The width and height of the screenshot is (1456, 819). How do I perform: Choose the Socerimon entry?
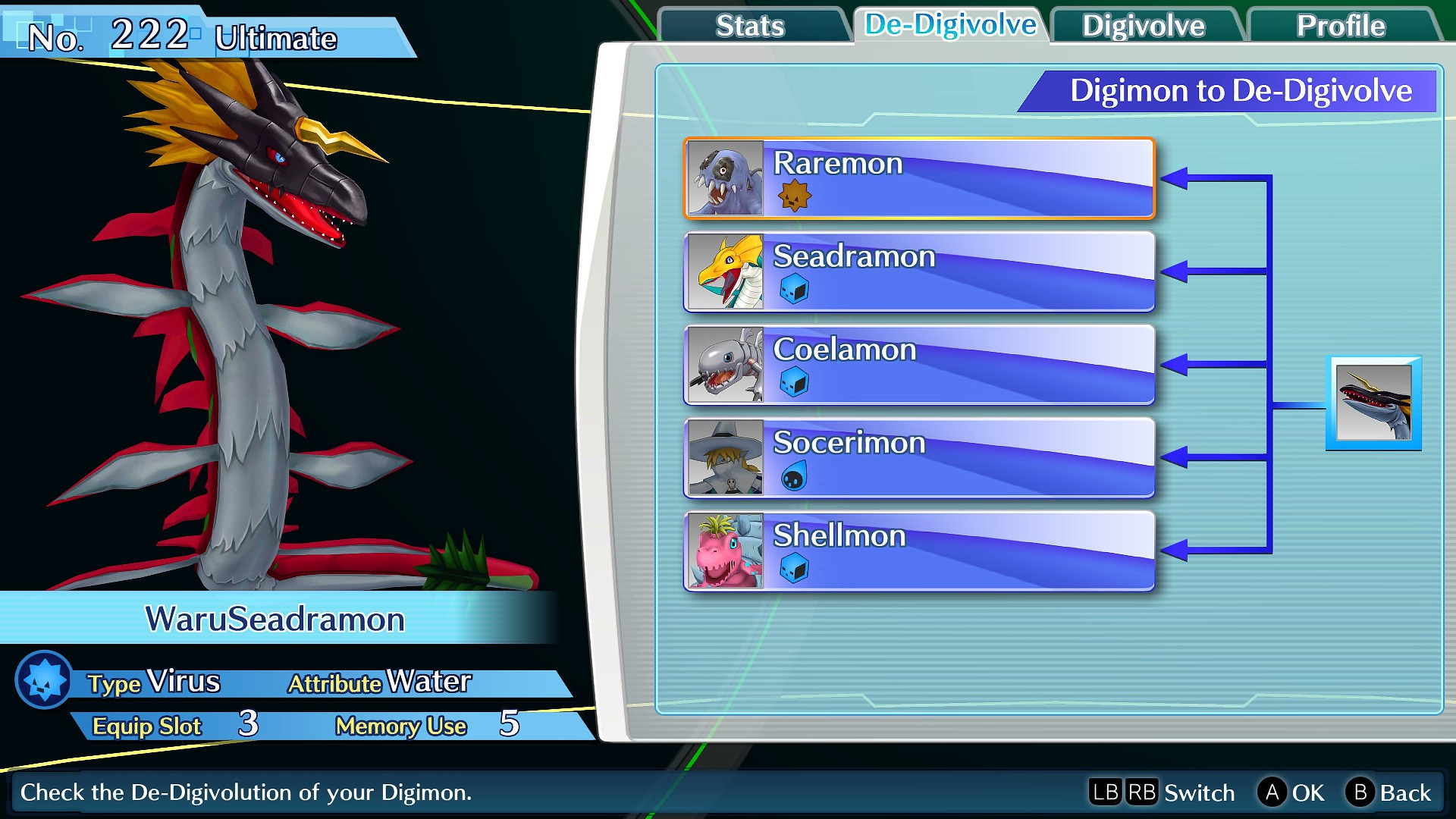pos(918,457)
